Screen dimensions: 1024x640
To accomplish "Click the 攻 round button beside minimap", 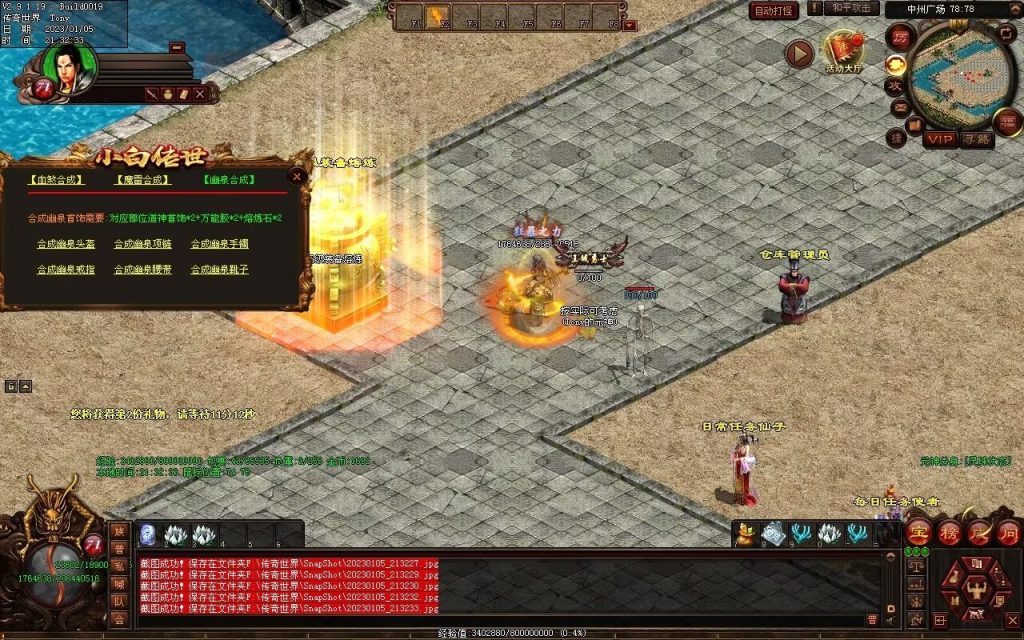I will (x=895, y=88).
